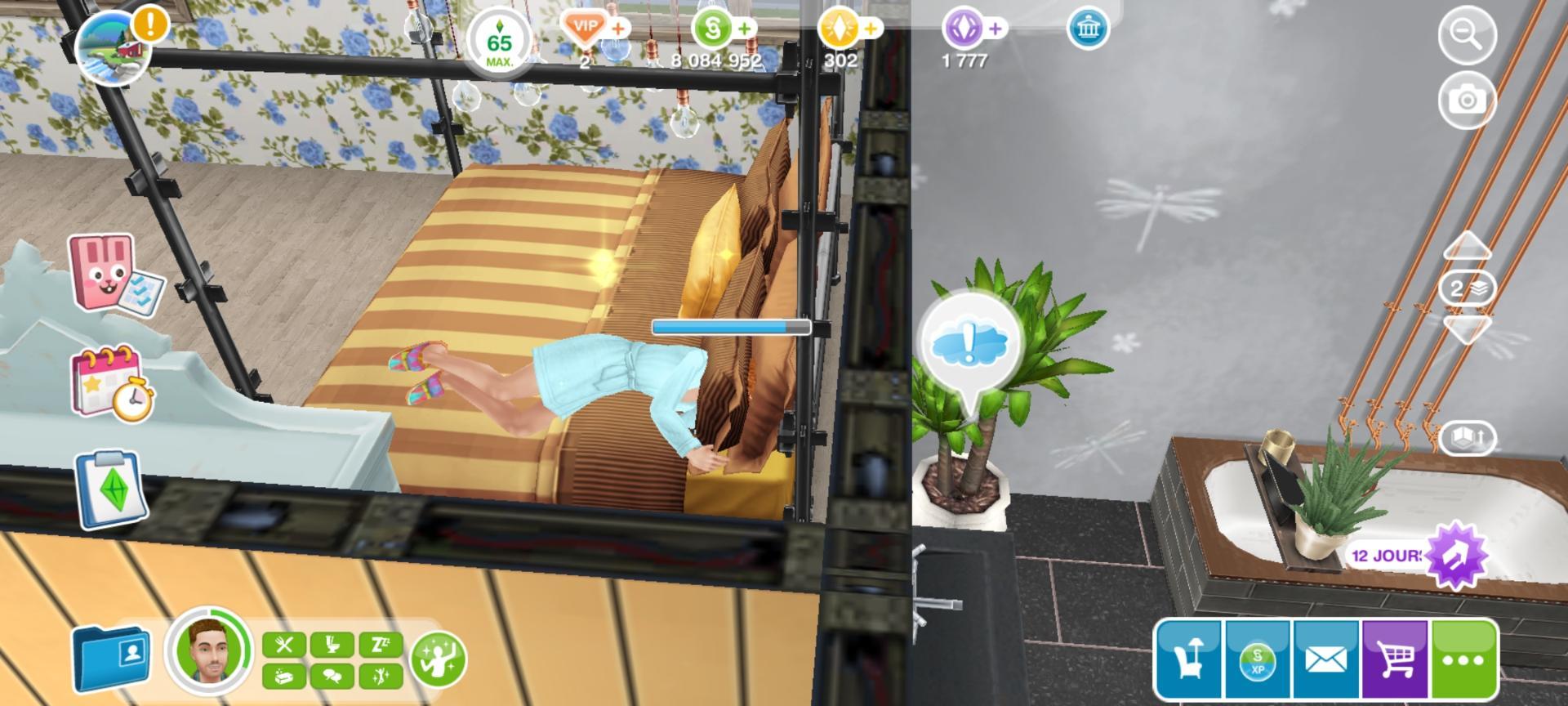Open the Sim profiles blue folder
This screenshot has width=1568, height=706.
click(110, 657)
